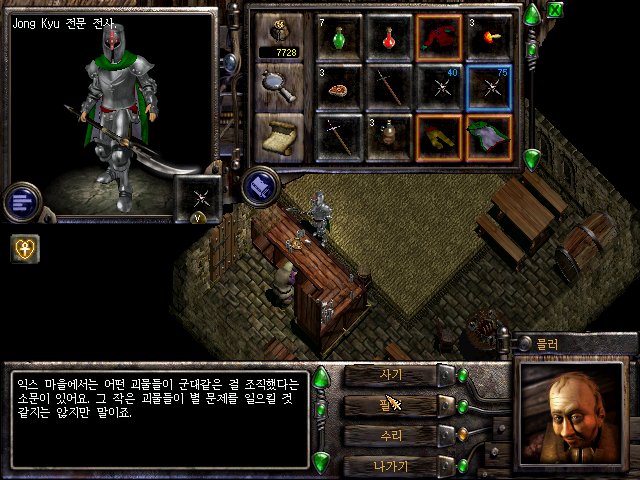Select the yellow trousers inventory item
This screenshot has height=480, width=640.
click(x=439, y=138)
